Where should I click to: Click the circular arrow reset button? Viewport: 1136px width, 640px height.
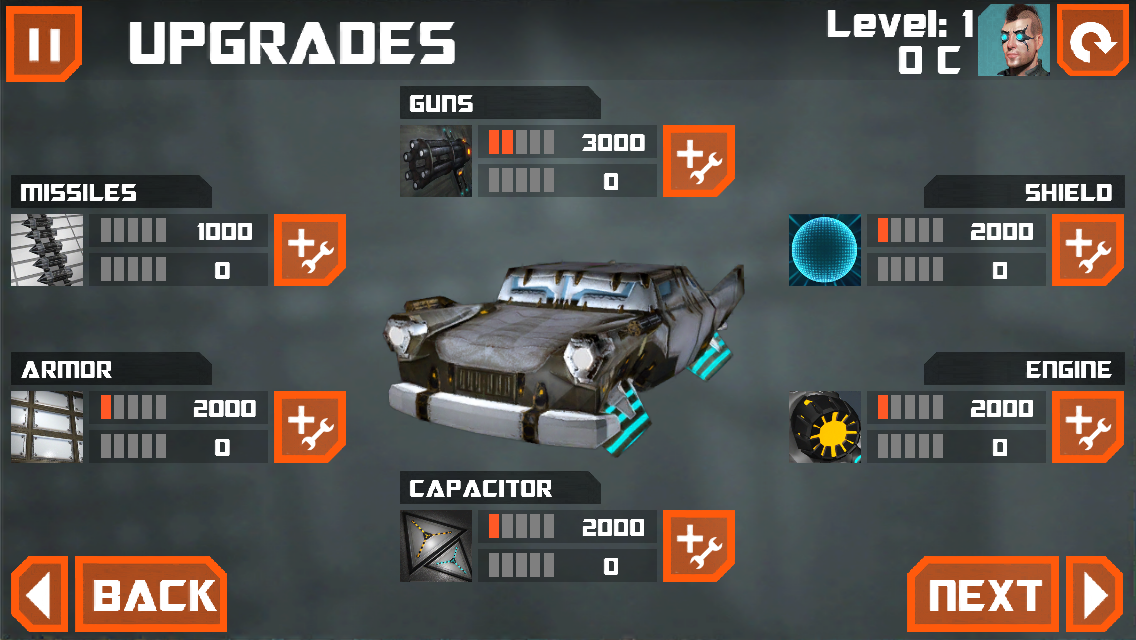click(1092, 40)
